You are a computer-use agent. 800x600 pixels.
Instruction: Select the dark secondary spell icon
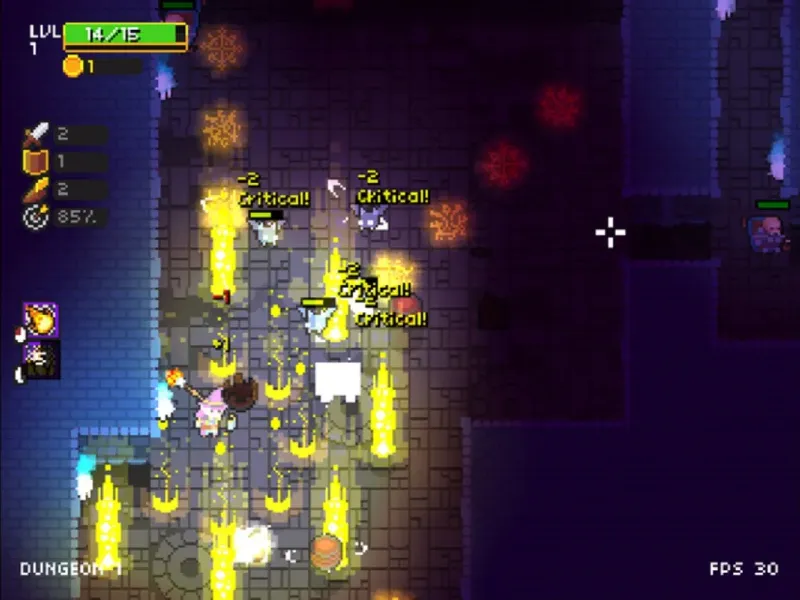[41, 359]
